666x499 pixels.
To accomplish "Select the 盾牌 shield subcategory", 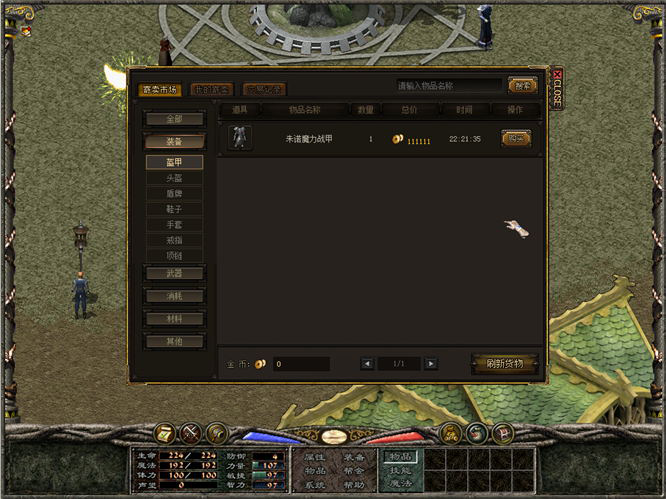I will coord(175,194).
